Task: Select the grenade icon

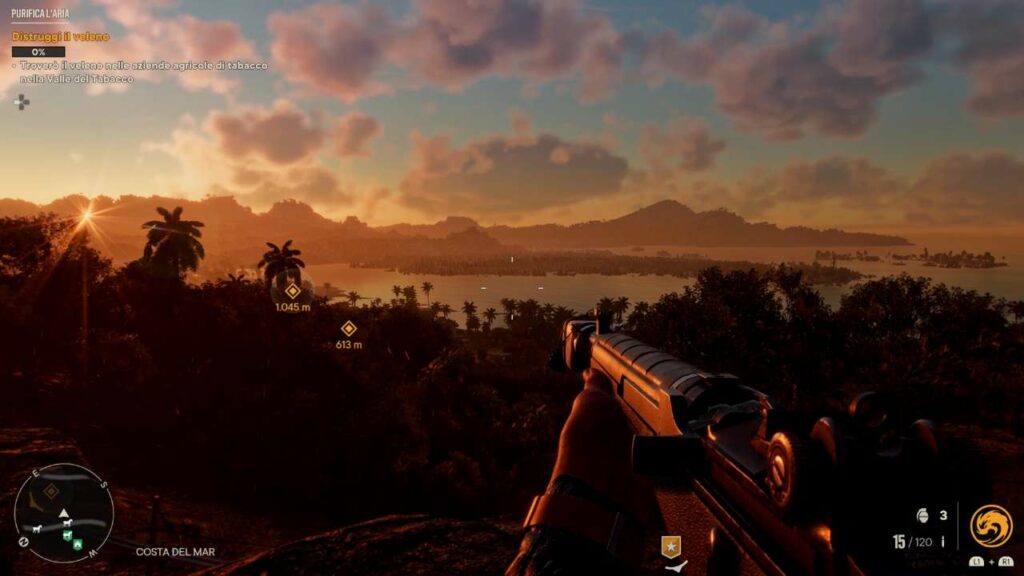Action: point(922,516)
